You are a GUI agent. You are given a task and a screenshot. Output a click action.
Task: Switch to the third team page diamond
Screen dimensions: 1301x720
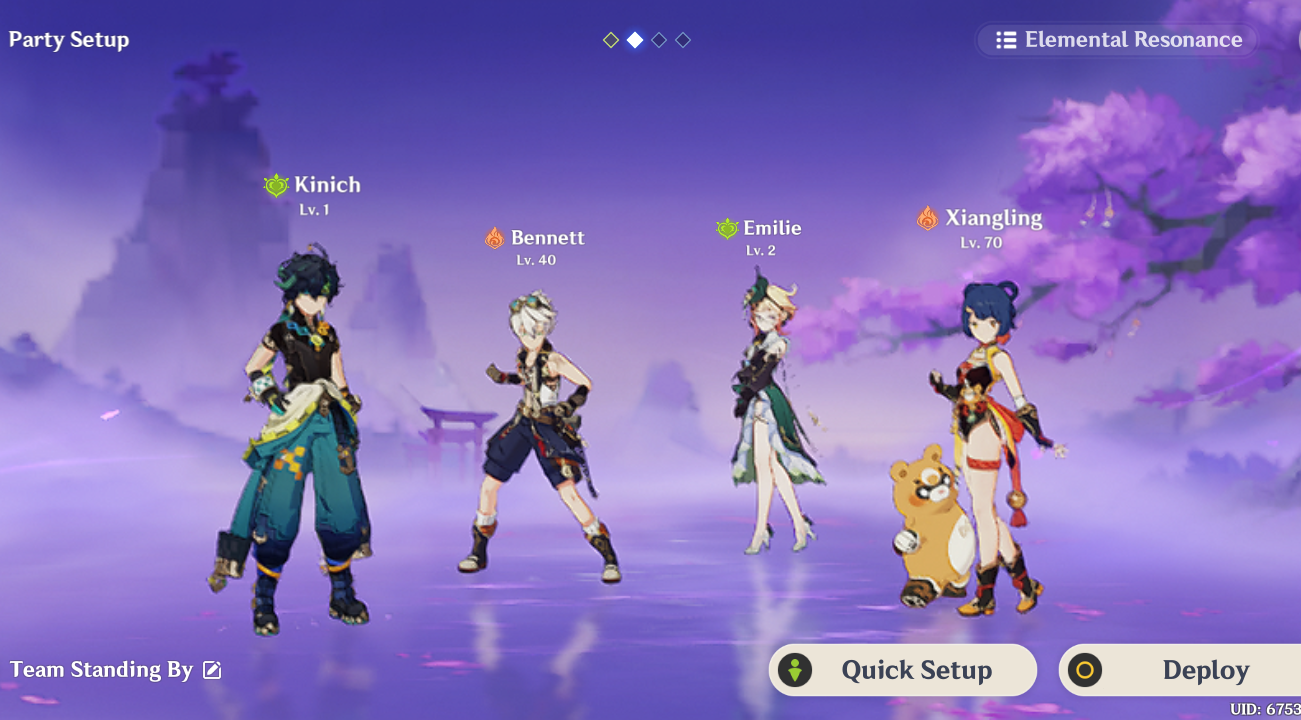(x=658, y=40)
